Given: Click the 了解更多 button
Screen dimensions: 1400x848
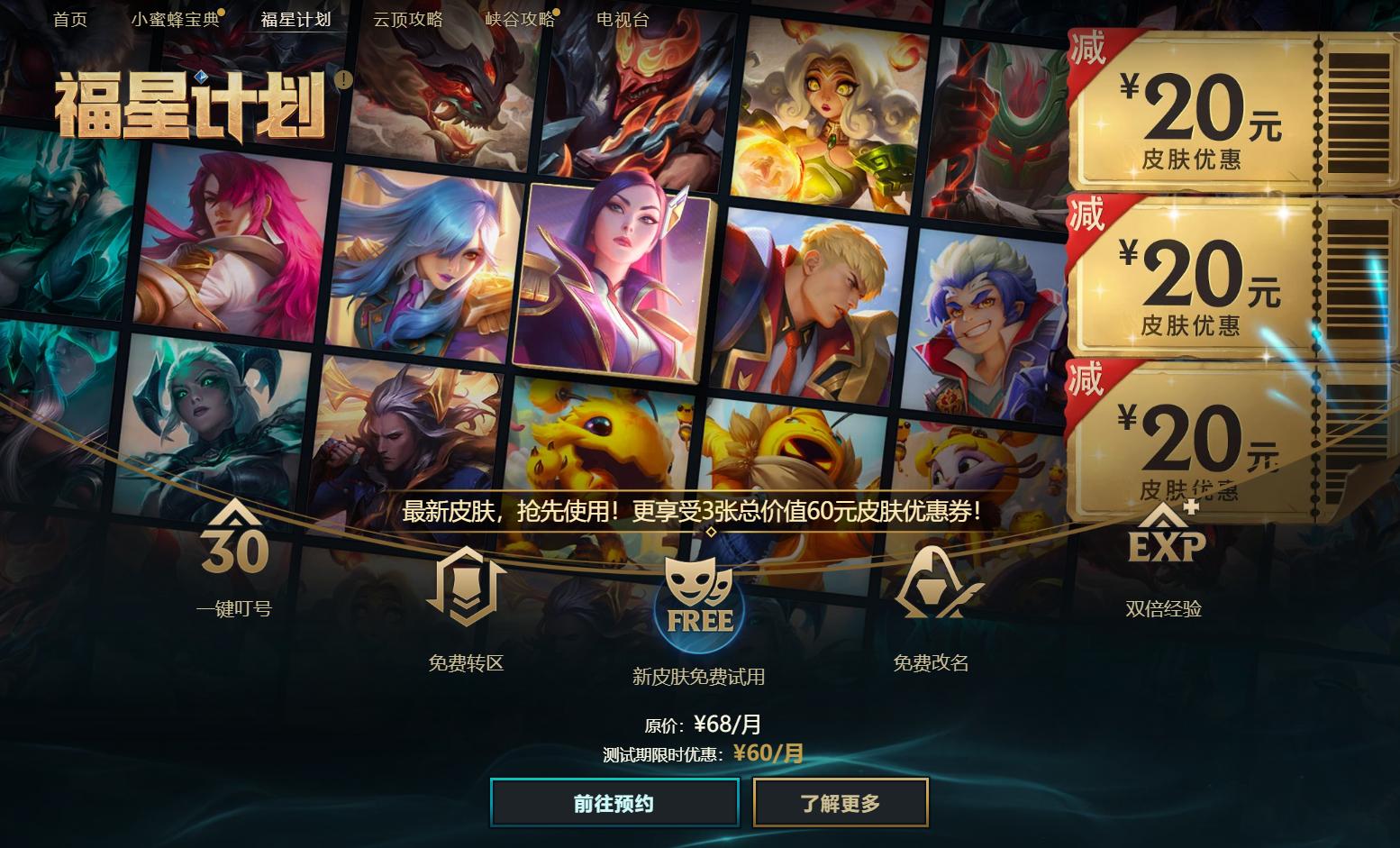Looking at the screenshot, I should pyautogui.click(x=840, y=802).
